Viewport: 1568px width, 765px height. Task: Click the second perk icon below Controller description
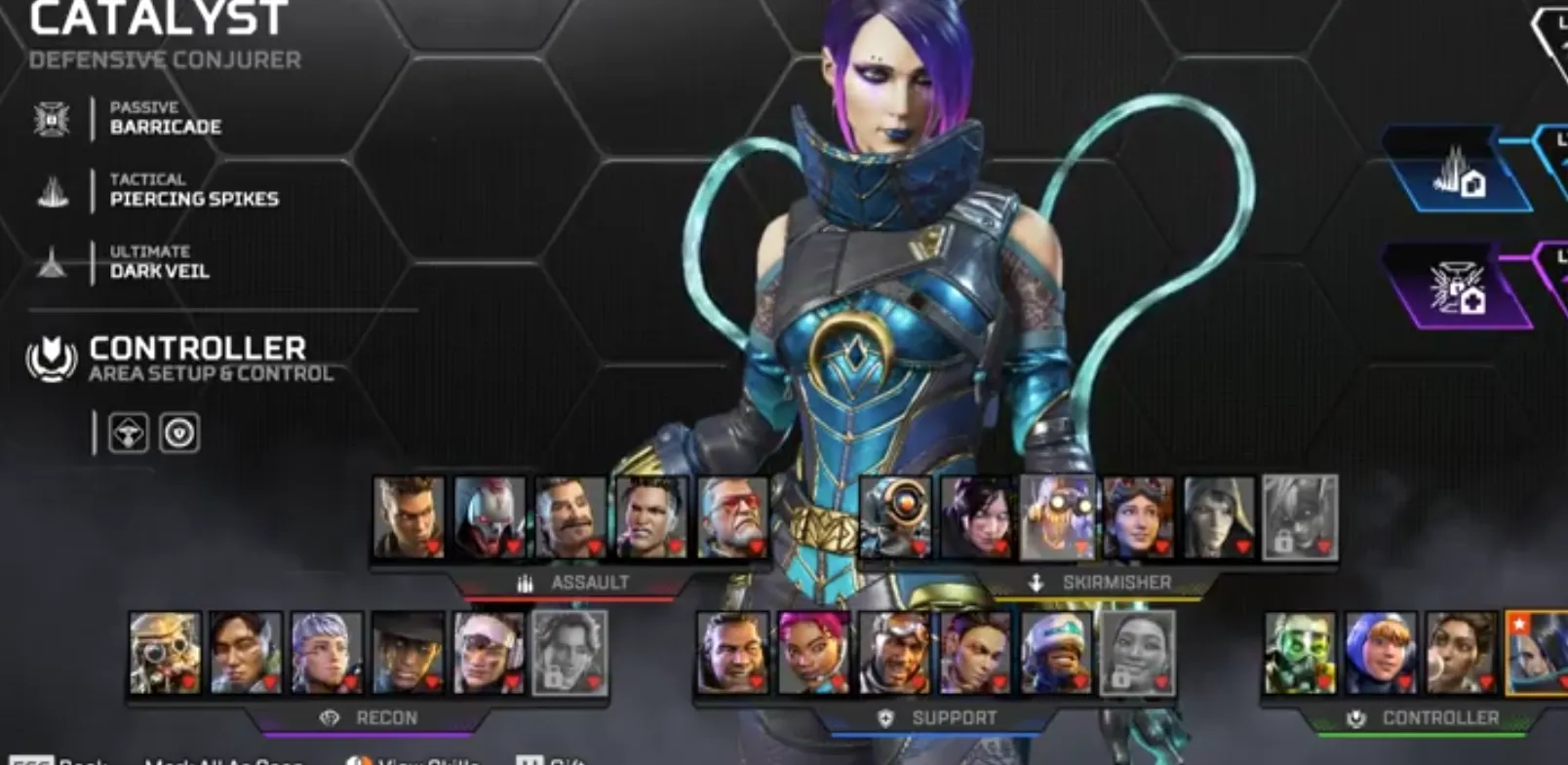click(x=176, y=434)
